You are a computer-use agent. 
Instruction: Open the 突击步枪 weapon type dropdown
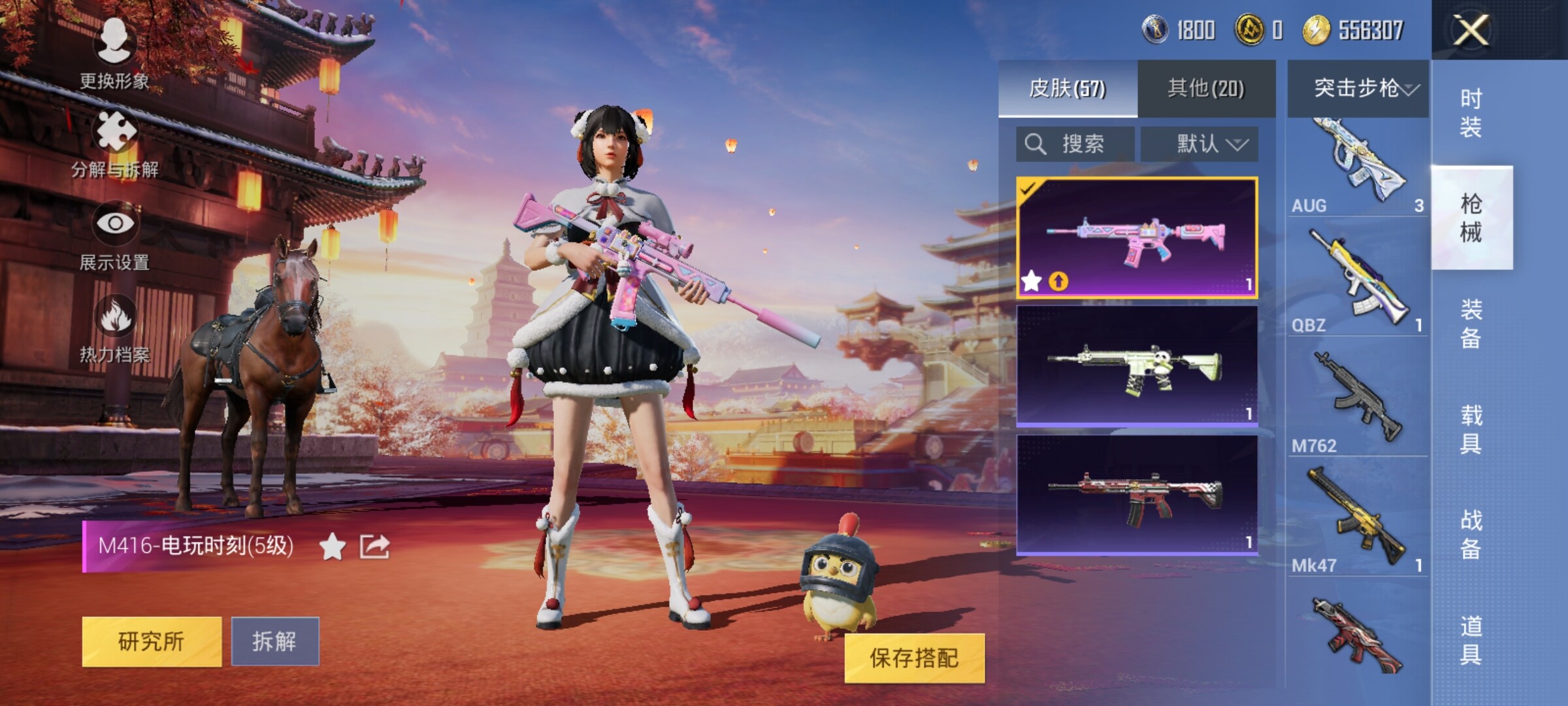(1358, 89)
